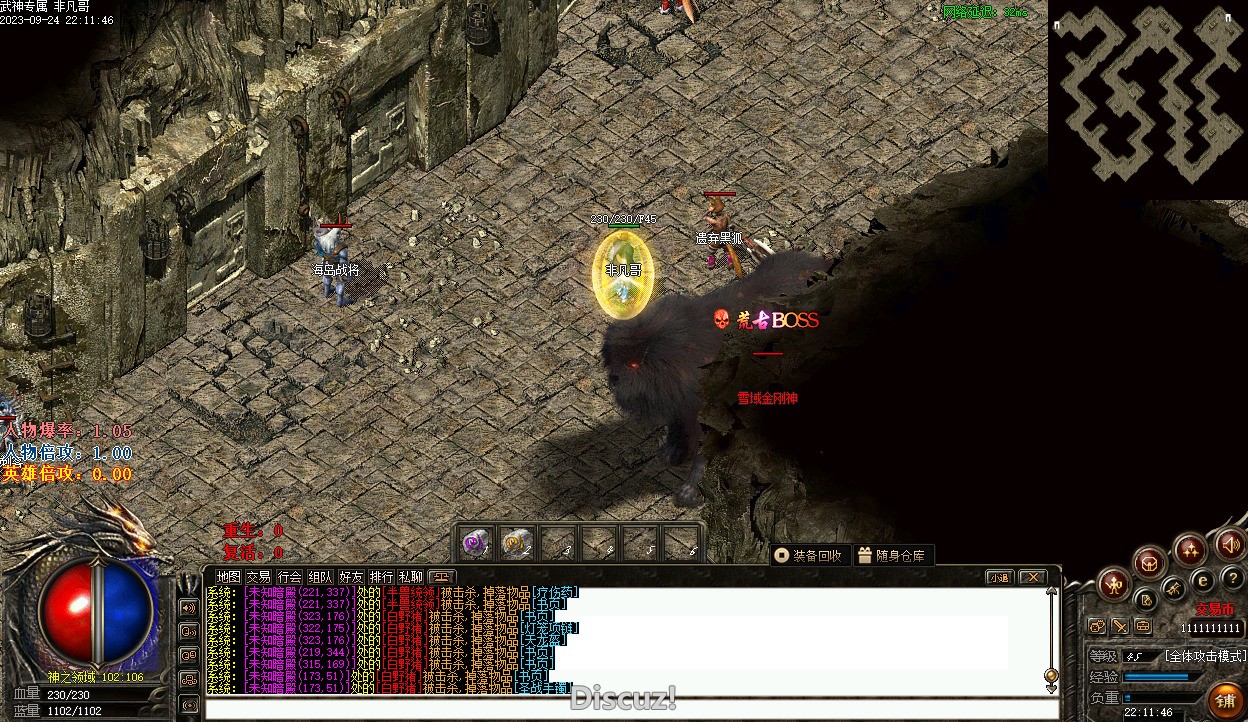Image resolution: width=1248 pixels, height=722 pixels.
Task: Close the game with the X button
Action: click(1032, 577)
